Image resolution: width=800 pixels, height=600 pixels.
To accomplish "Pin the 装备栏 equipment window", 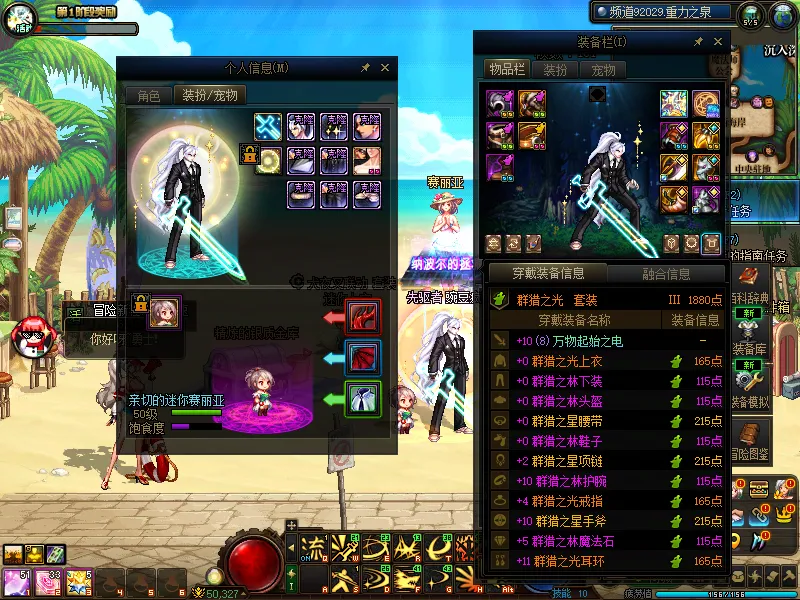I will click(x=698, y=43).
